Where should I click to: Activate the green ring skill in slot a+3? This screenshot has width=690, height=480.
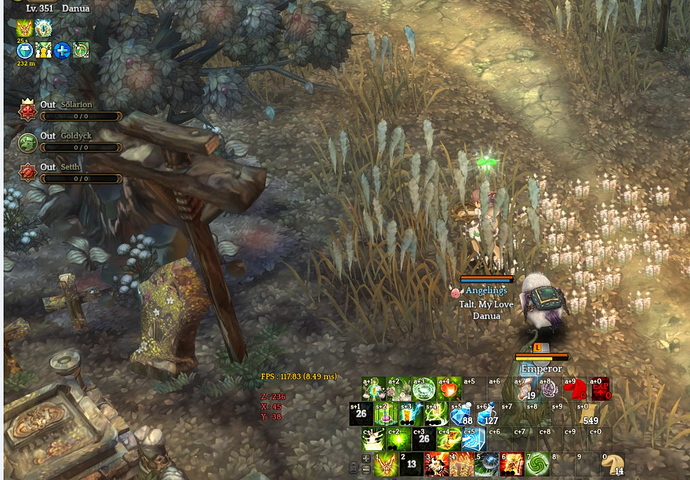[424, 388]
